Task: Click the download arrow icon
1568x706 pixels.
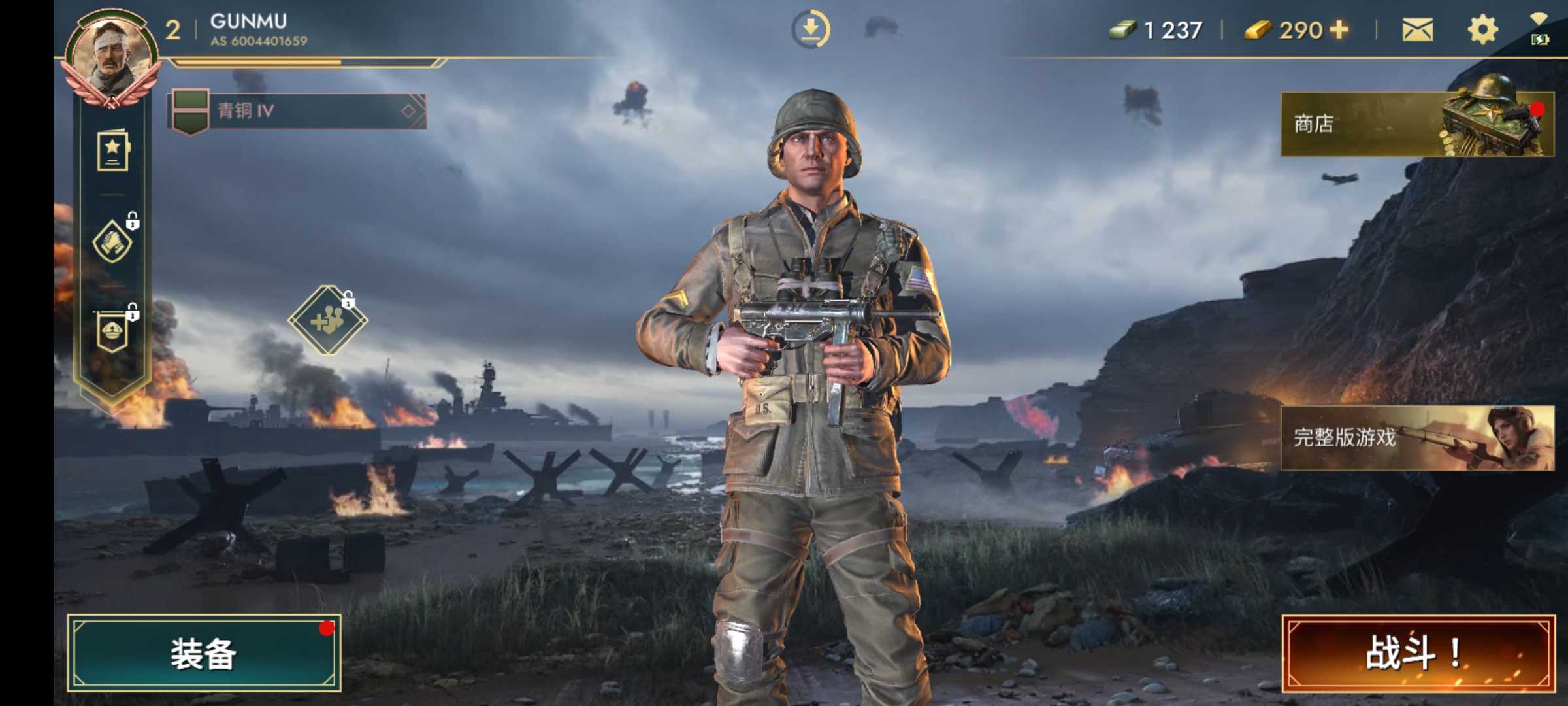Action: 810,29
